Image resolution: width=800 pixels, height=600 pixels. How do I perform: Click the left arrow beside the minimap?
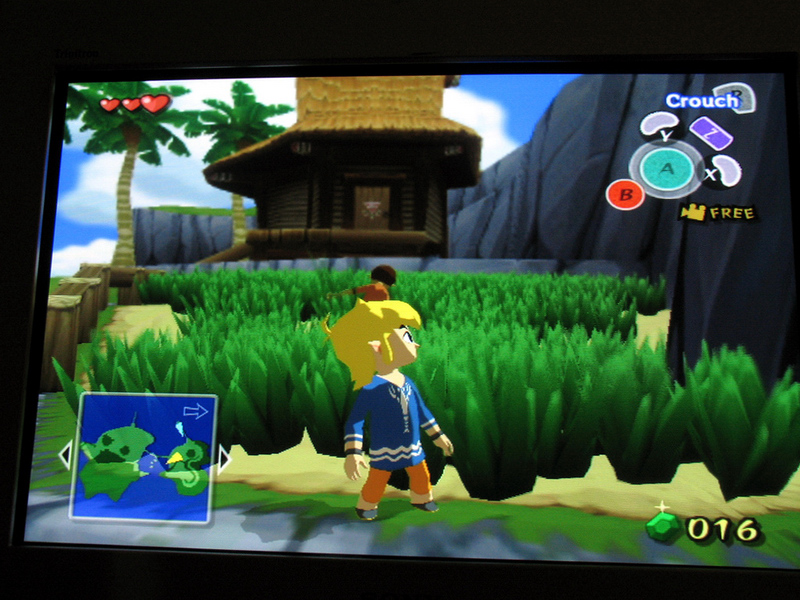[x=65, y=456]
